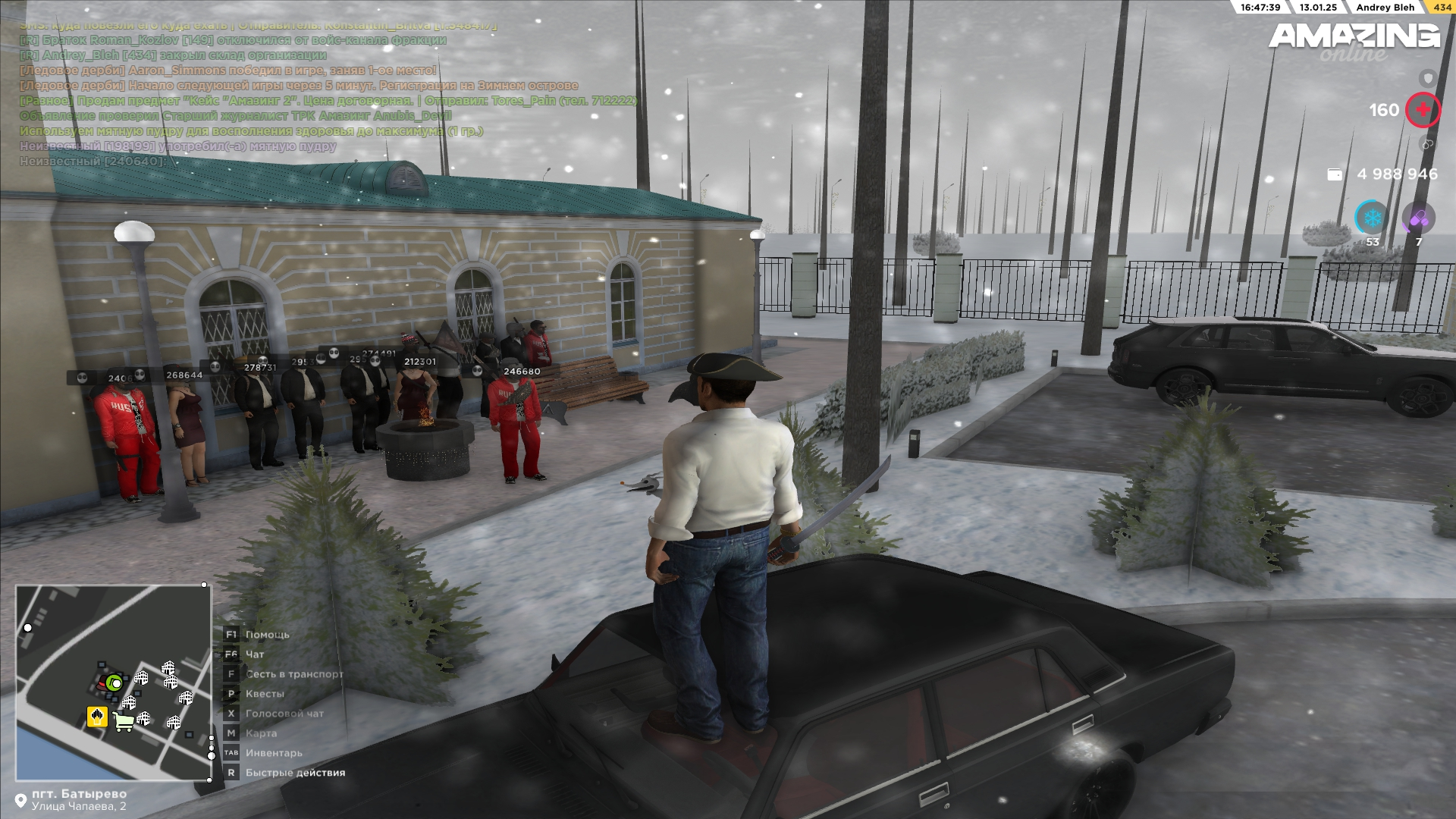Click the red health cross icon
The height and width of the screenshot is (819, 1456).
pos(1423,110)
